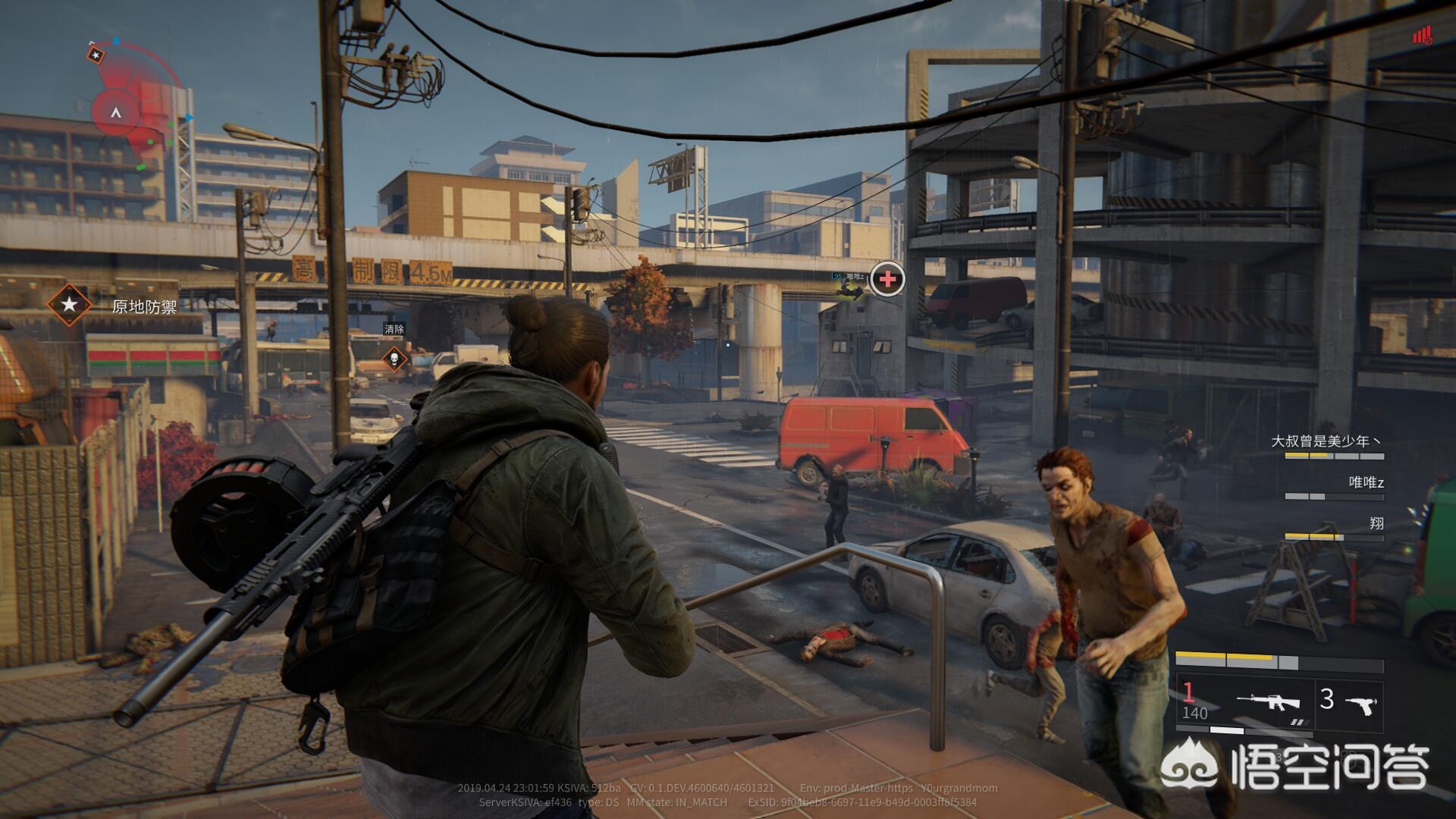Select teammate 翔 in squad list

(x=1376, y=523)
